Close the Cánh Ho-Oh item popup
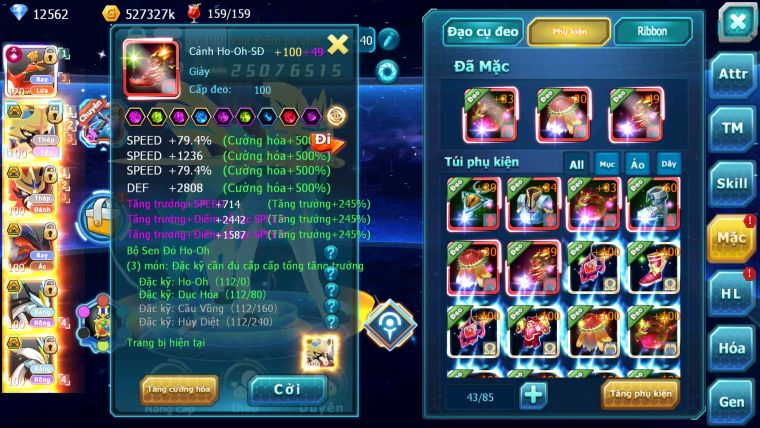This screenshot has width=760, height=428. click(338, 43)
